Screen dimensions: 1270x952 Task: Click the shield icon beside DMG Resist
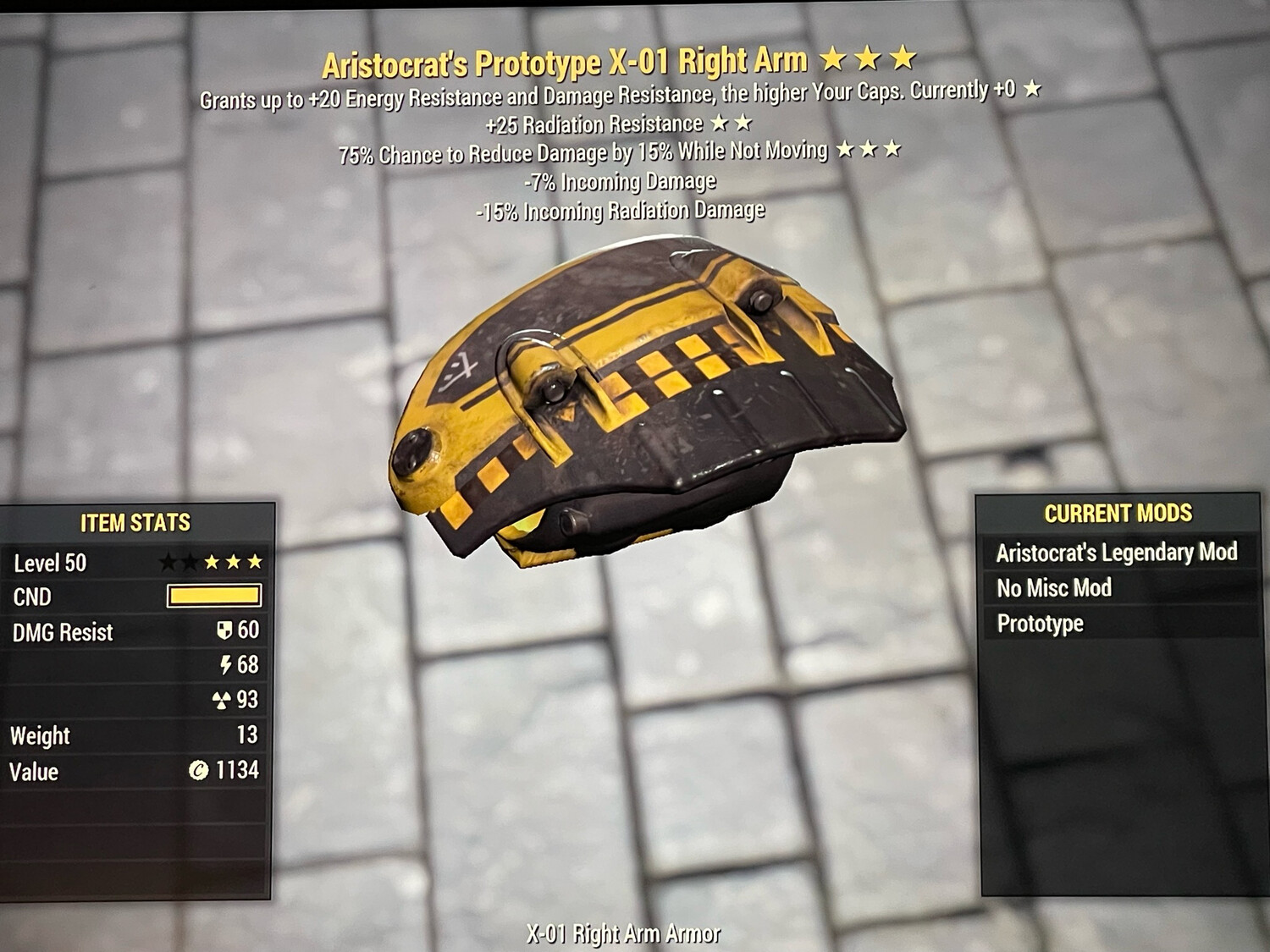(224, 631)
